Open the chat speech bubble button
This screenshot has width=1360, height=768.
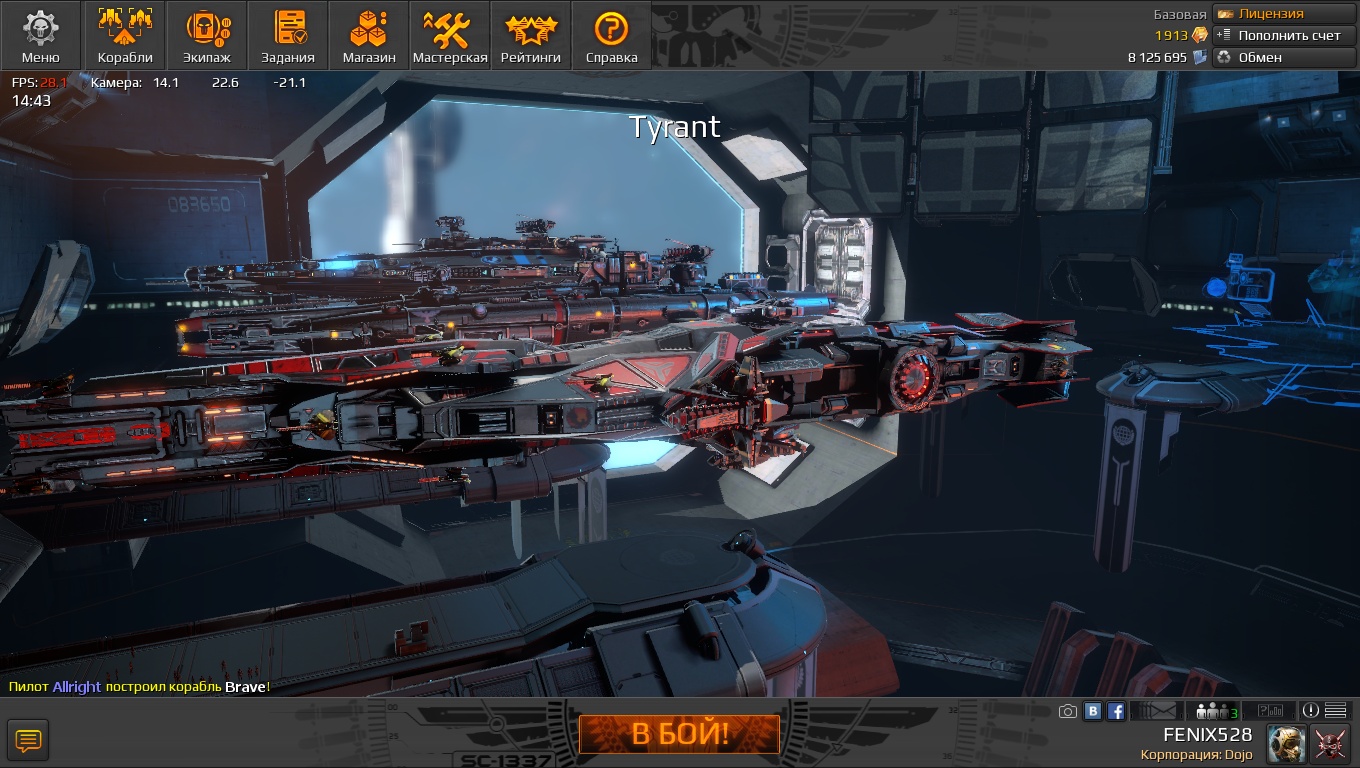point(28,741)
